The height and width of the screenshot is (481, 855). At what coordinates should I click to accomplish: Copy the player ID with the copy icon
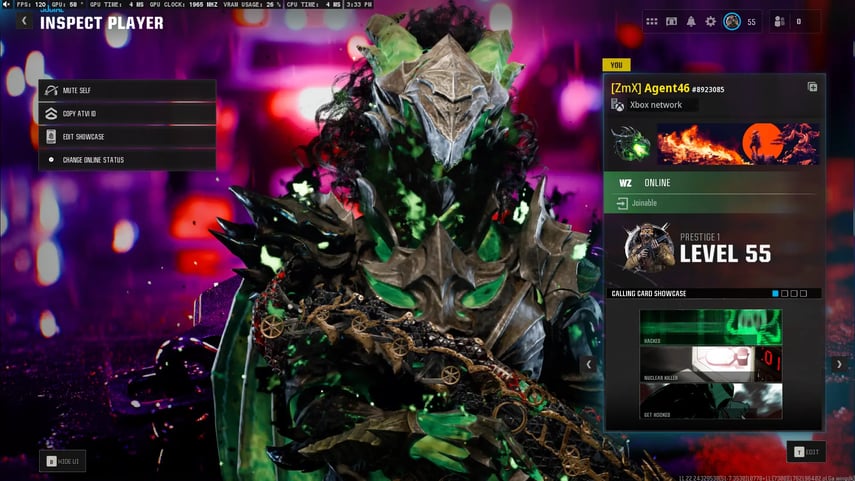[812, 88]
